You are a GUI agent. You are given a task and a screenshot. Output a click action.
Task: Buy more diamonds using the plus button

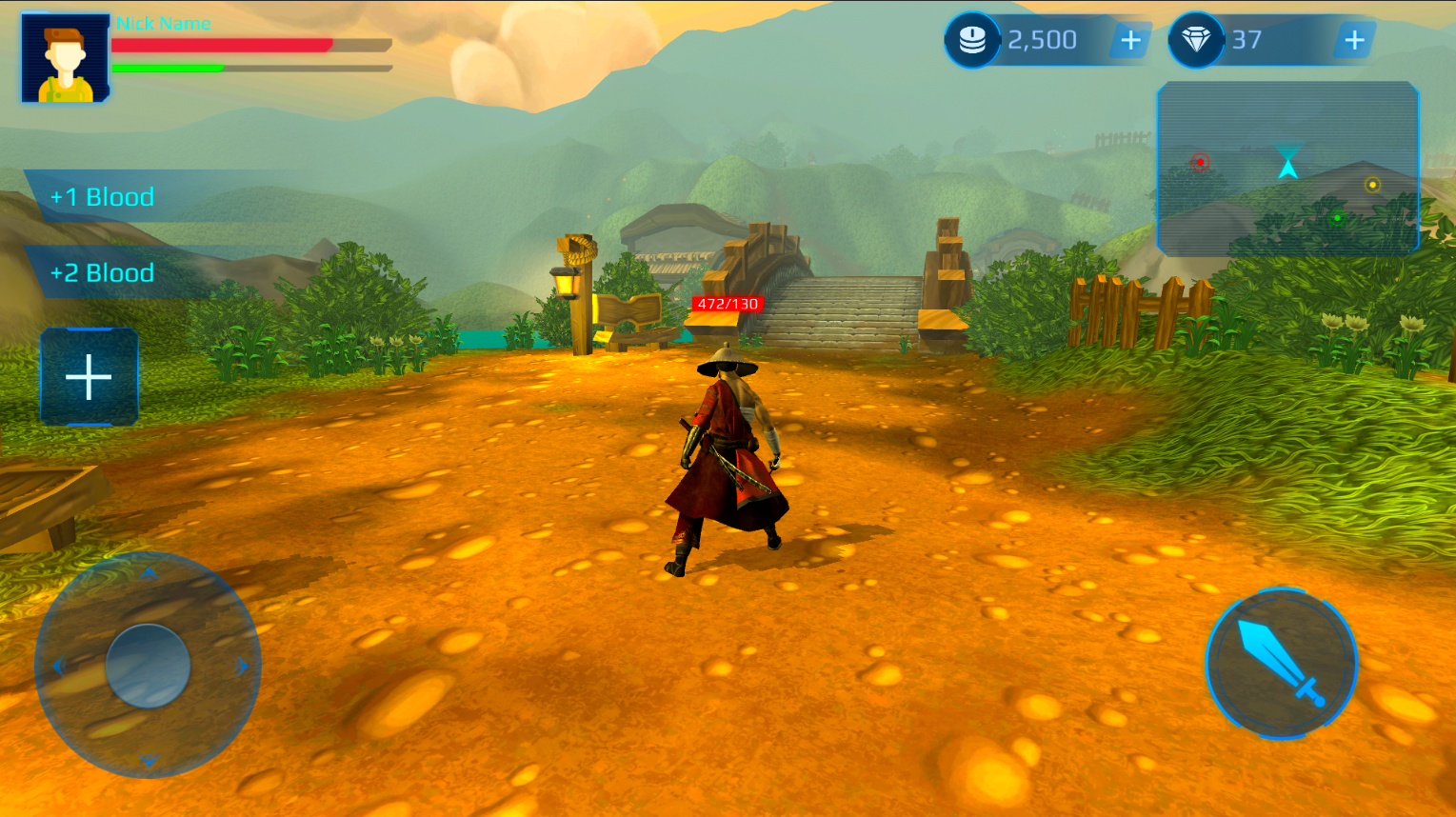1353,41
